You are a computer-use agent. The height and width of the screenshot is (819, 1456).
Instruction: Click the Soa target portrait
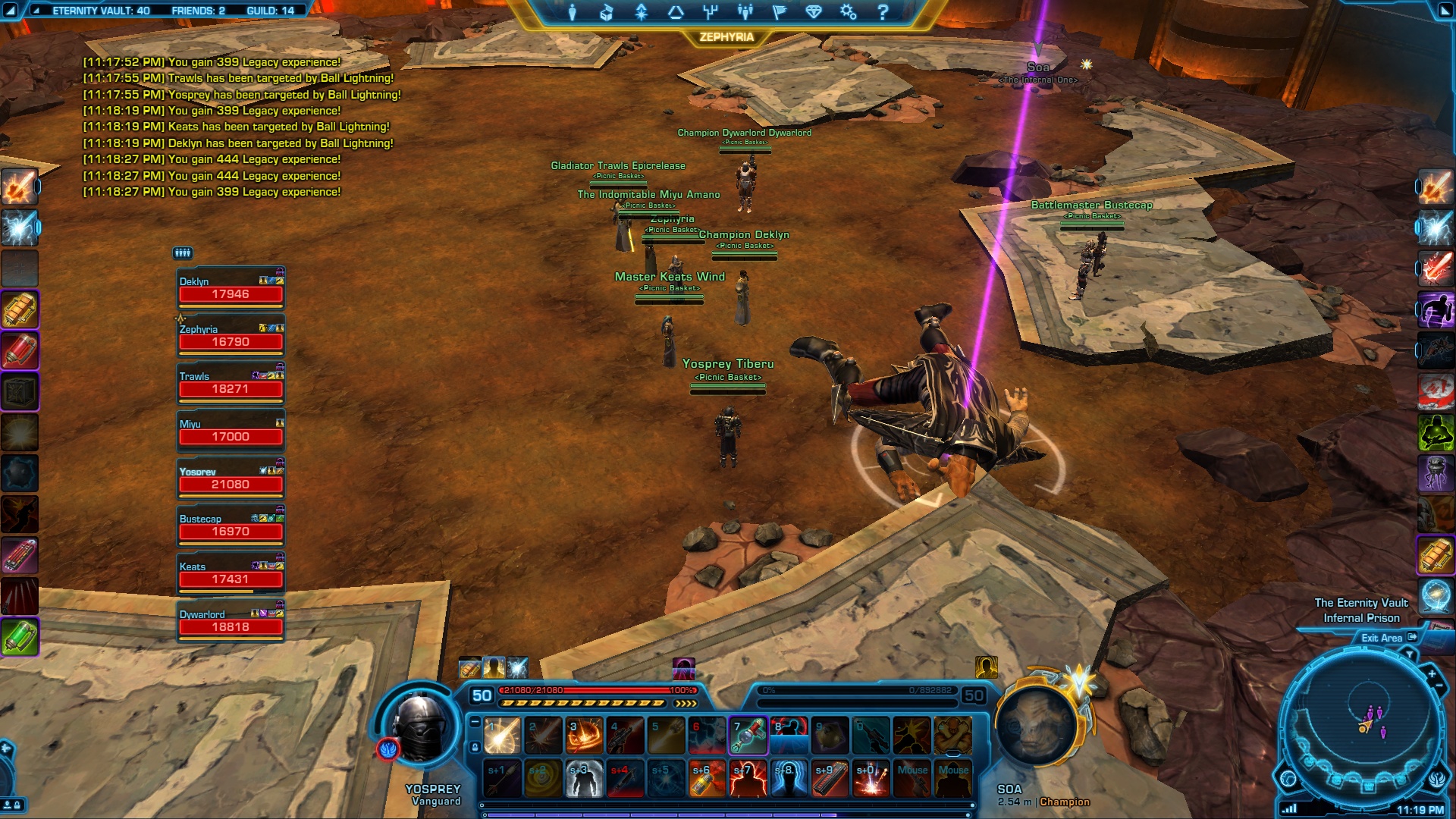pyautogui.click(x=1036, y=724)
